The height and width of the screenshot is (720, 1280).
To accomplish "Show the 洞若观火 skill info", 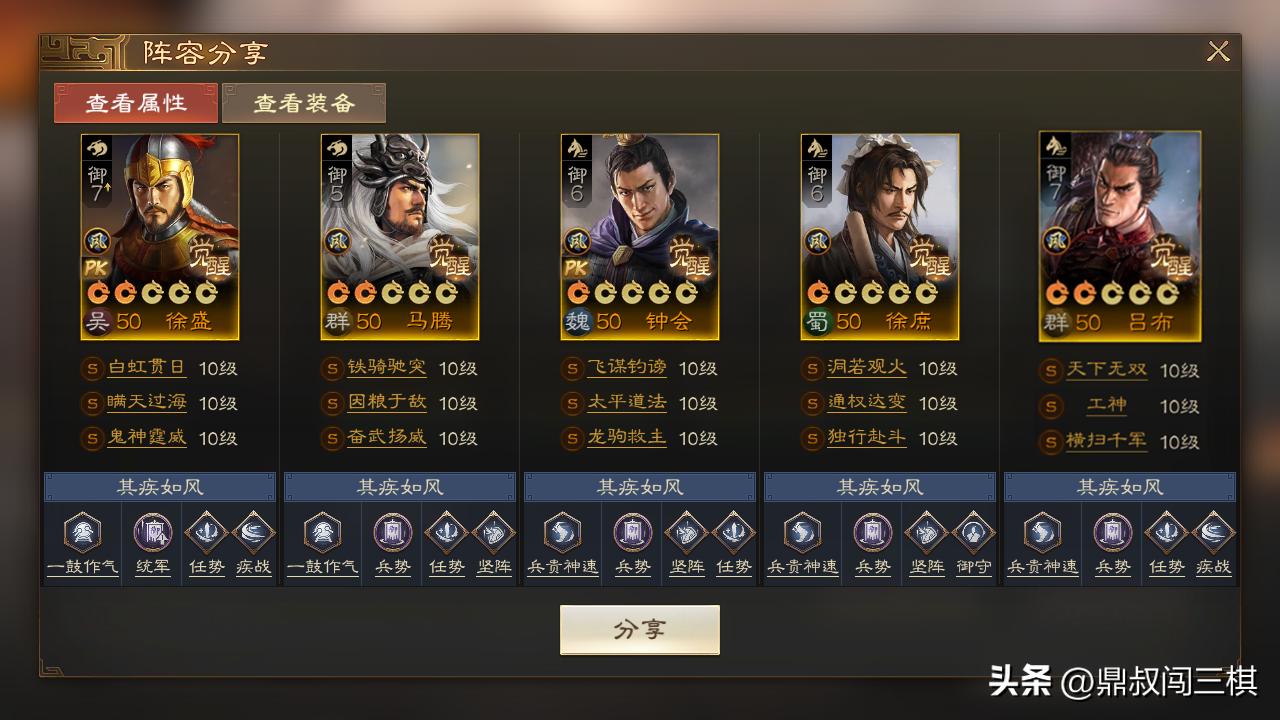I will 867,368.
